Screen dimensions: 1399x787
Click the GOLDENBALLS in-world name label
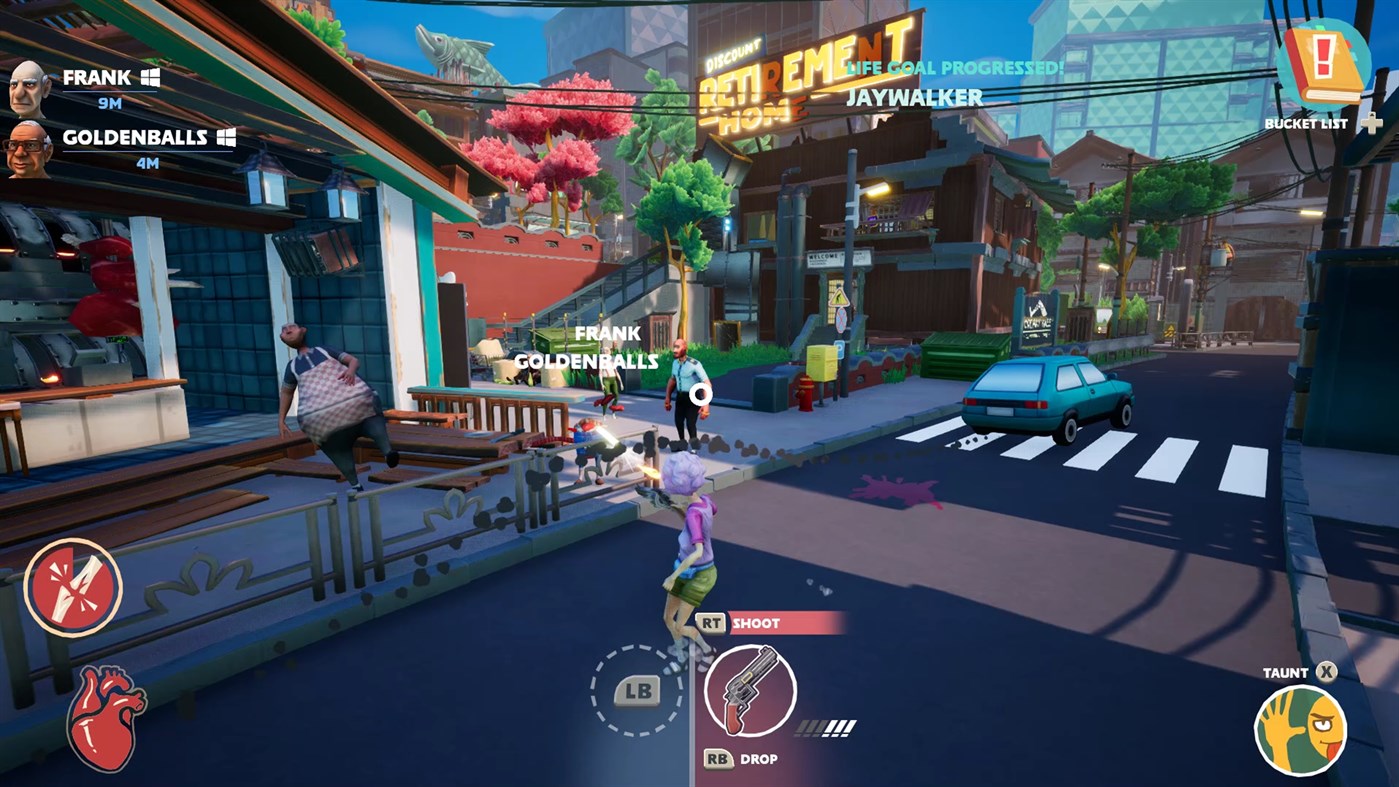[586, 363]
